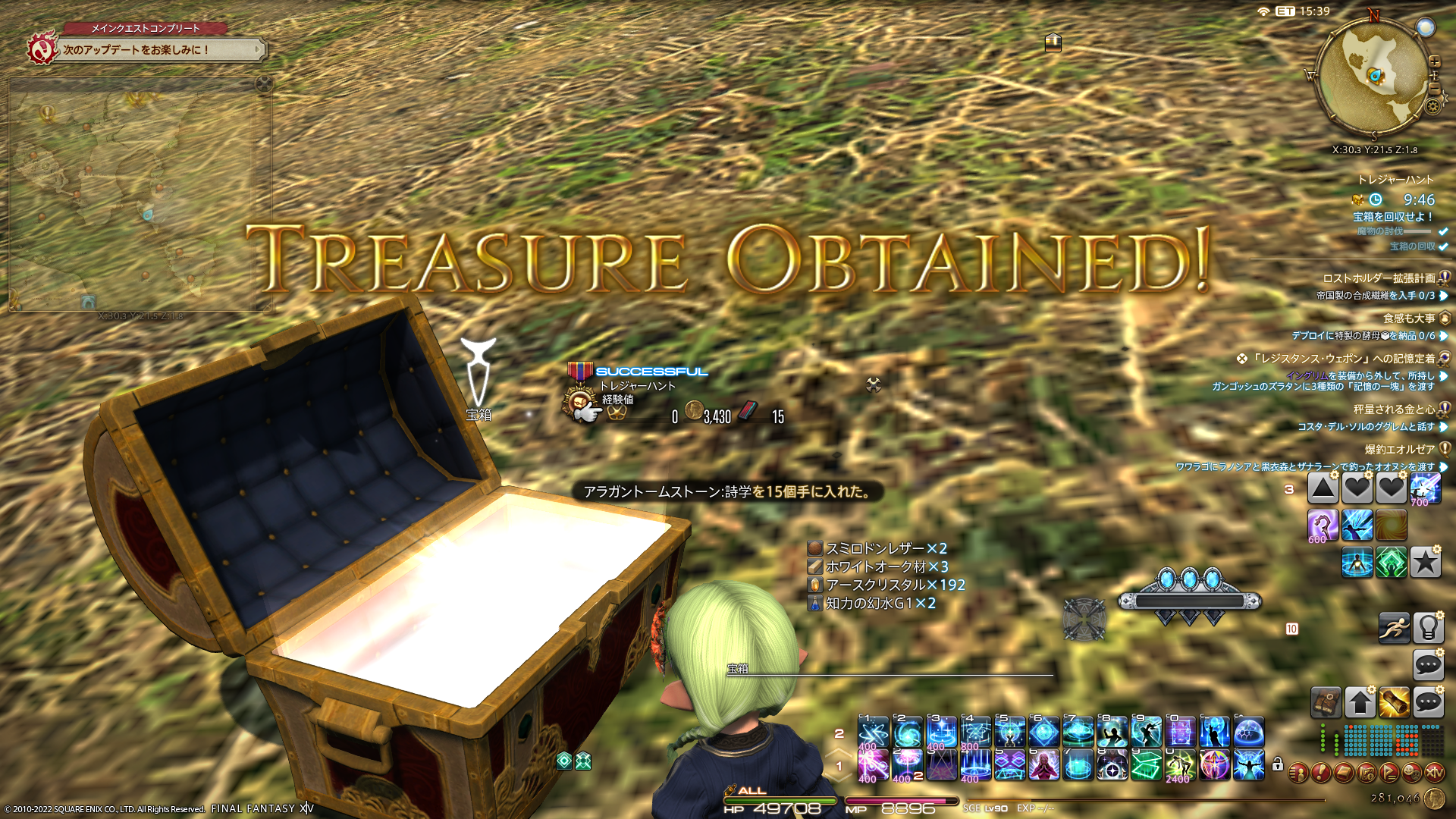This screenshot has height=819, width=1456.
Task: Close the translucent map window
Action: [x=264, y=83]
